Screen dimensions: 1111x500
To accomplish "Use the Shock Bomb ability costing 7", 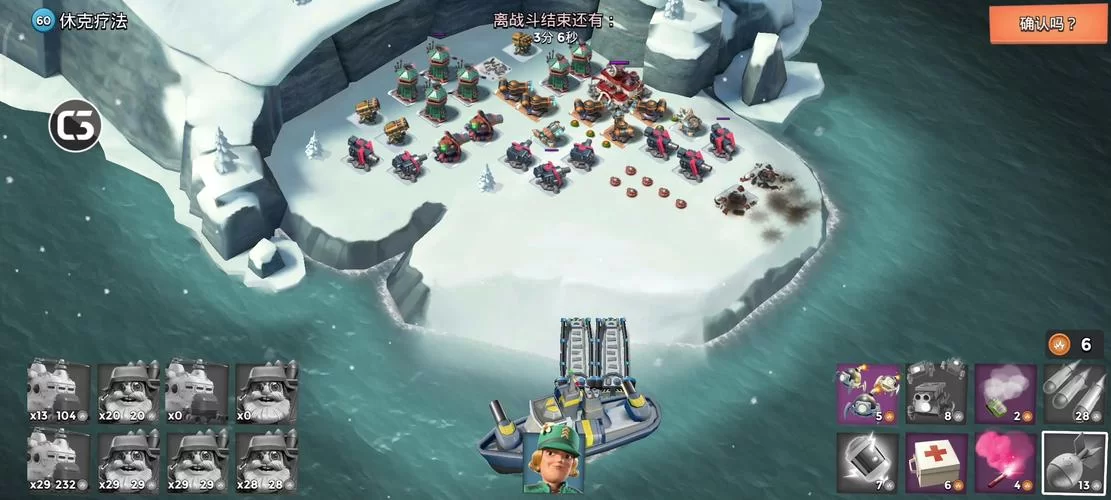I will (x=867, y=463).
